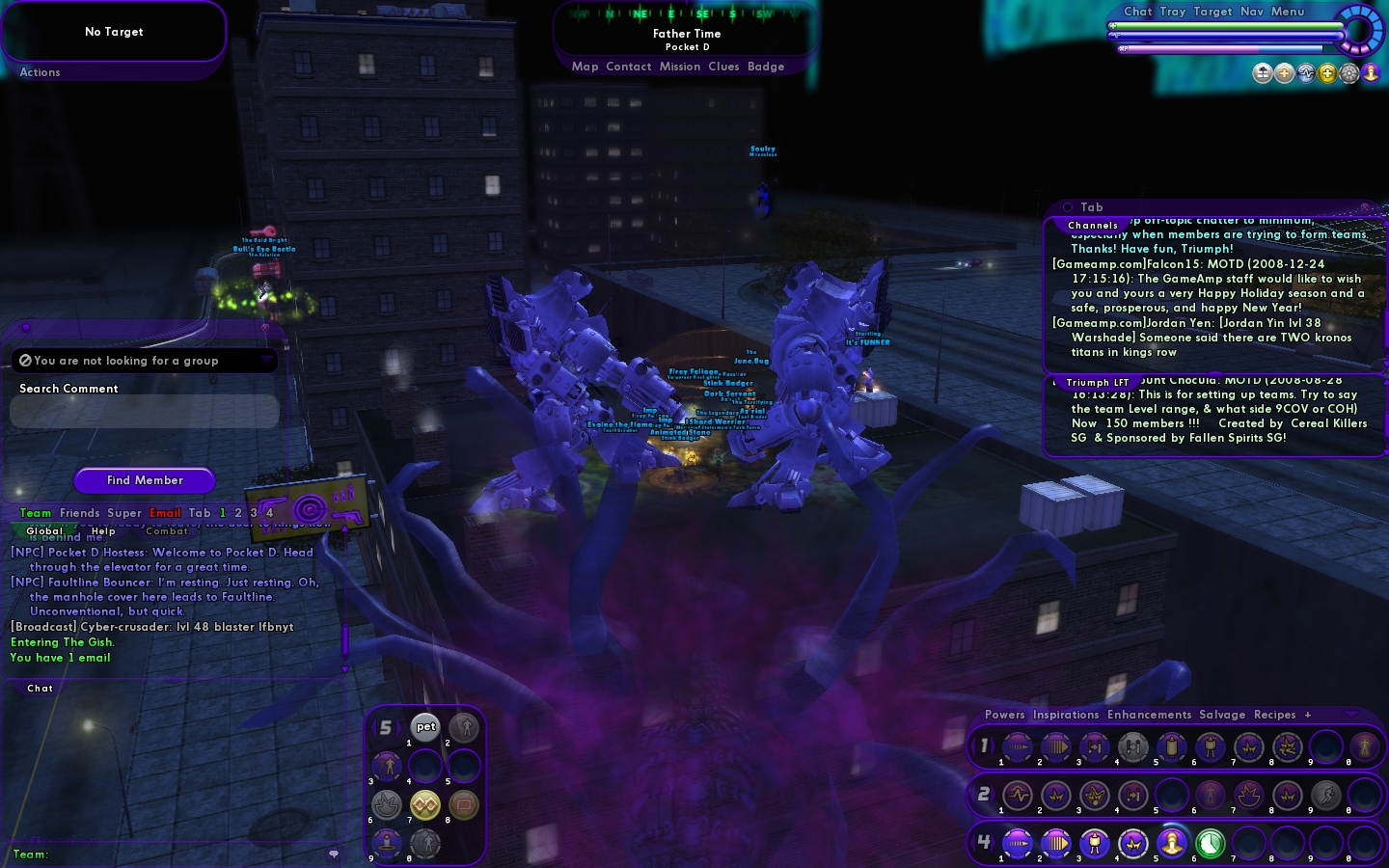
Task: Click the Find Member button
Action: [x=145, y=480]
